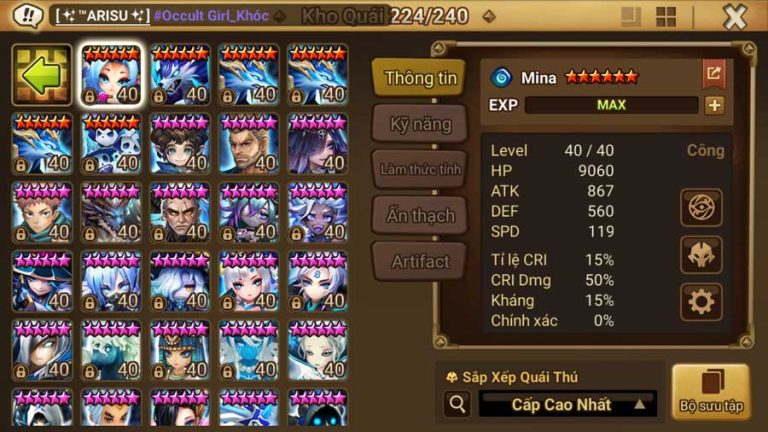
Task: Expand the Kho Quái storage capacity
Action: point(488,17)
